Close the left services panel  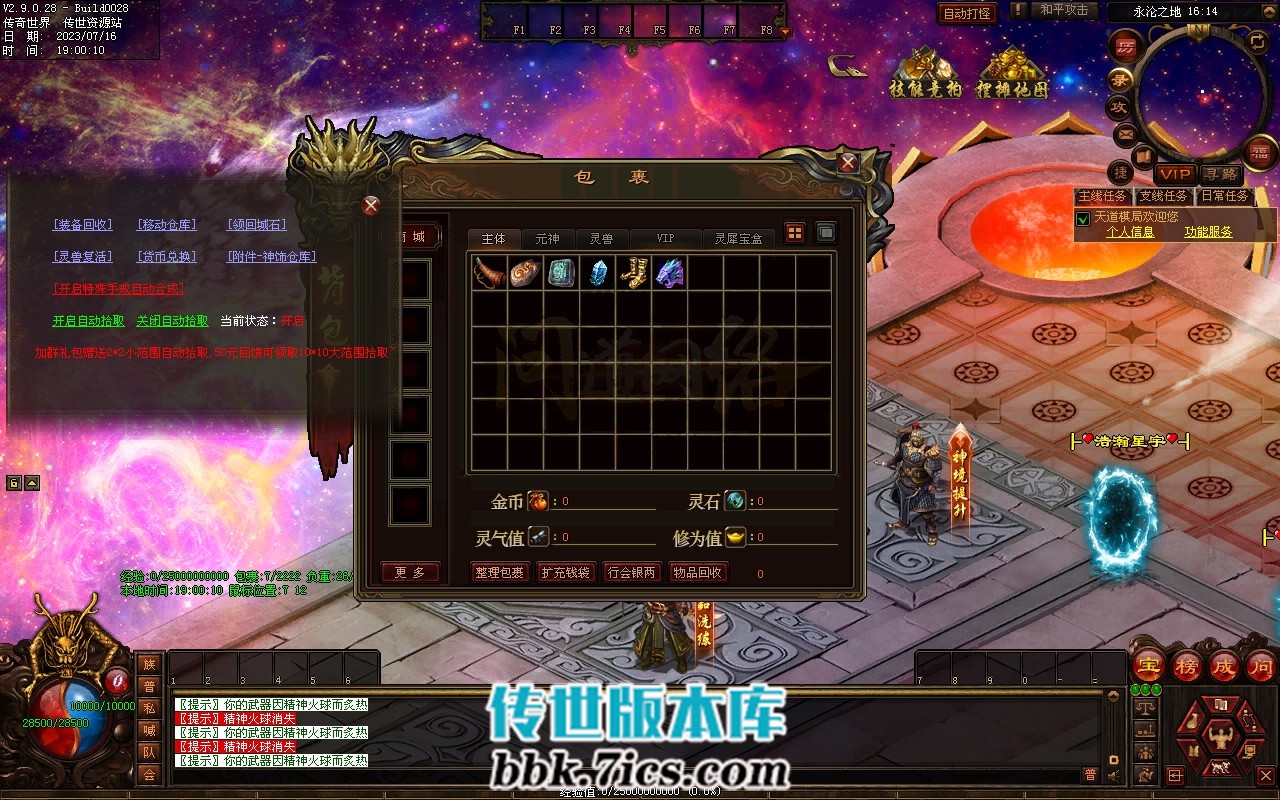click(x=371, y=206)
